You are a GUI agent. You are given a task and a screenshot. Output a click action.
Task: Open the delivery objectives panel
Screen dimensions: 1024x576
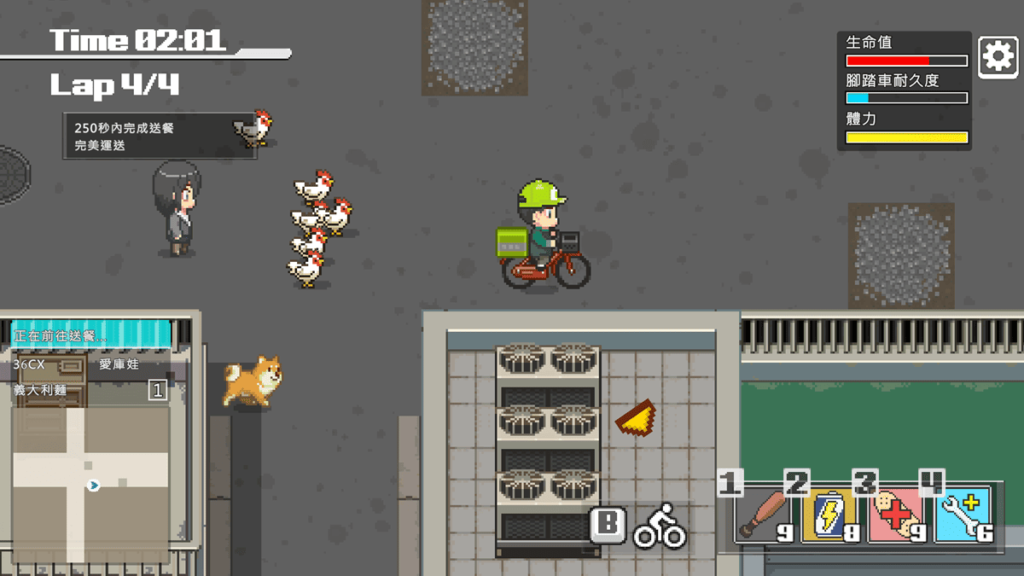(x=160, y=136)
